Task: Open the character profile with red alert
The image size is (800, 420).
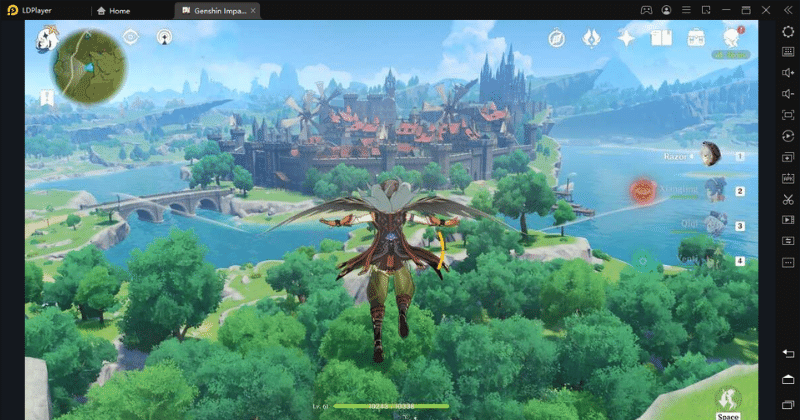Action: pyautogui.click(x=732, y=38)
